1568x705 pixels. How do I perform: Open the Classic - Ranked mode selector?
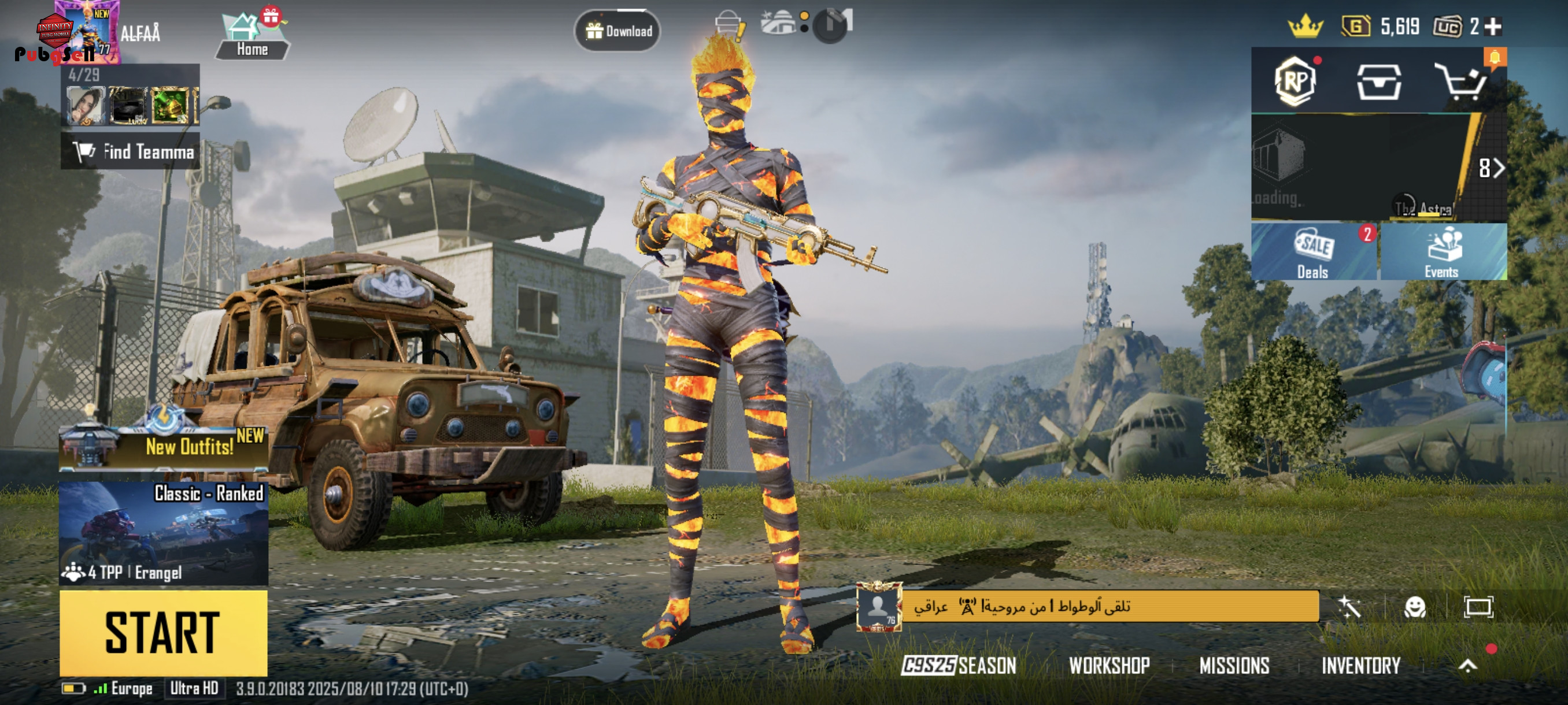163,533
